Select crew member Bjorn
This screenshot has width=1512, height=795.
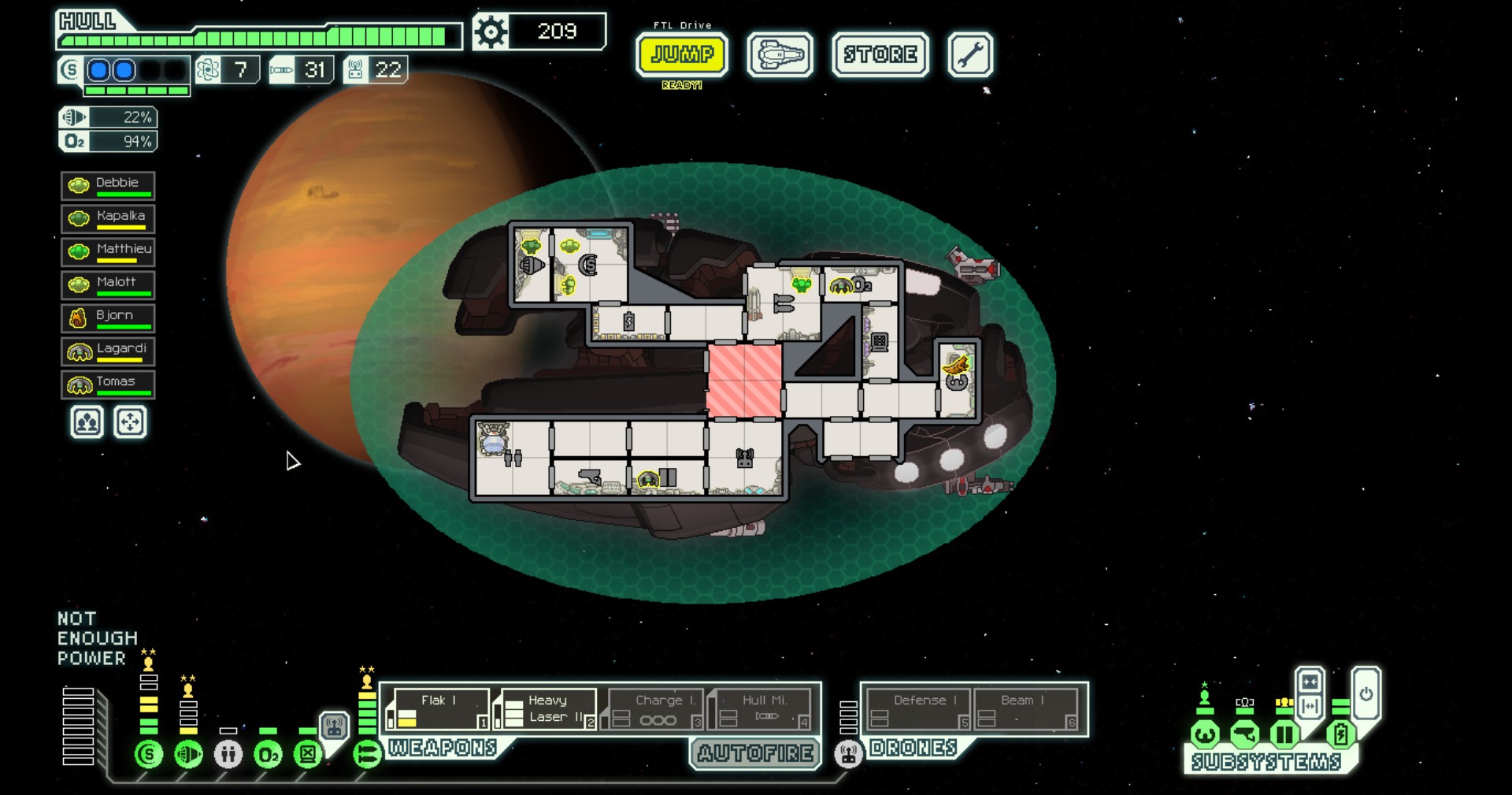tap(108, 318)
